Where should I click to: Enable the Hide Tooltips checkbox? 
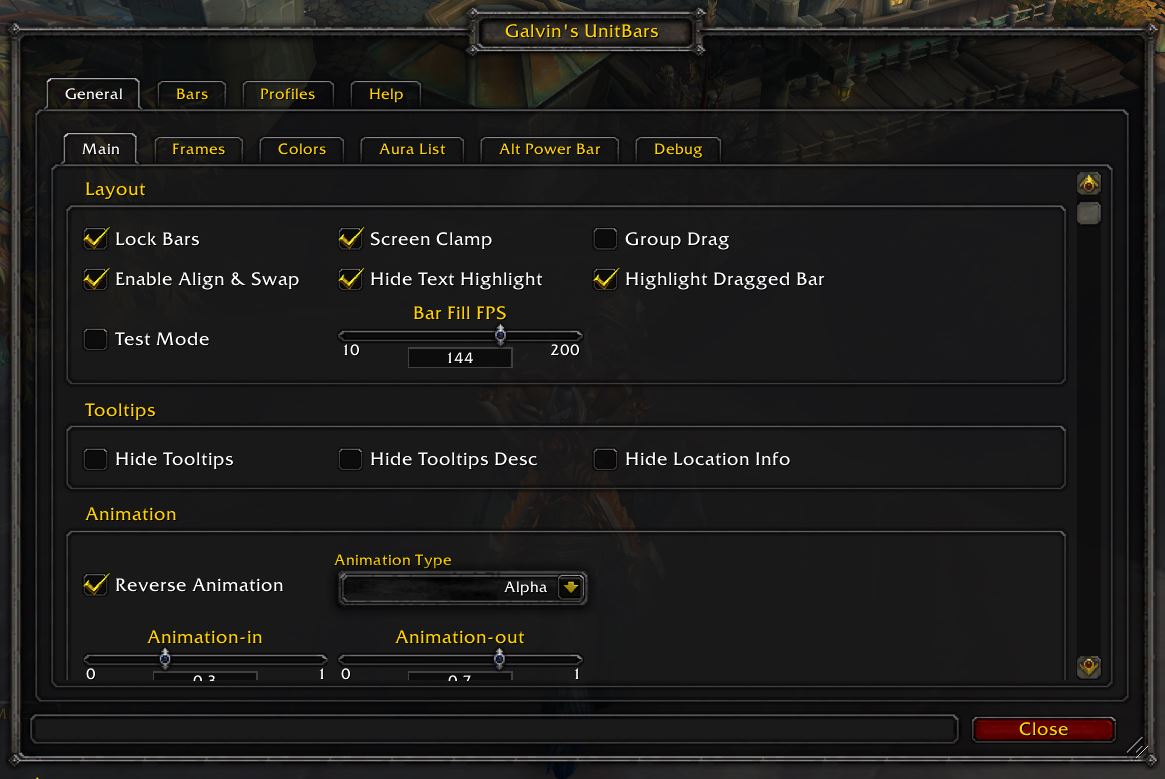pos(96,459)
